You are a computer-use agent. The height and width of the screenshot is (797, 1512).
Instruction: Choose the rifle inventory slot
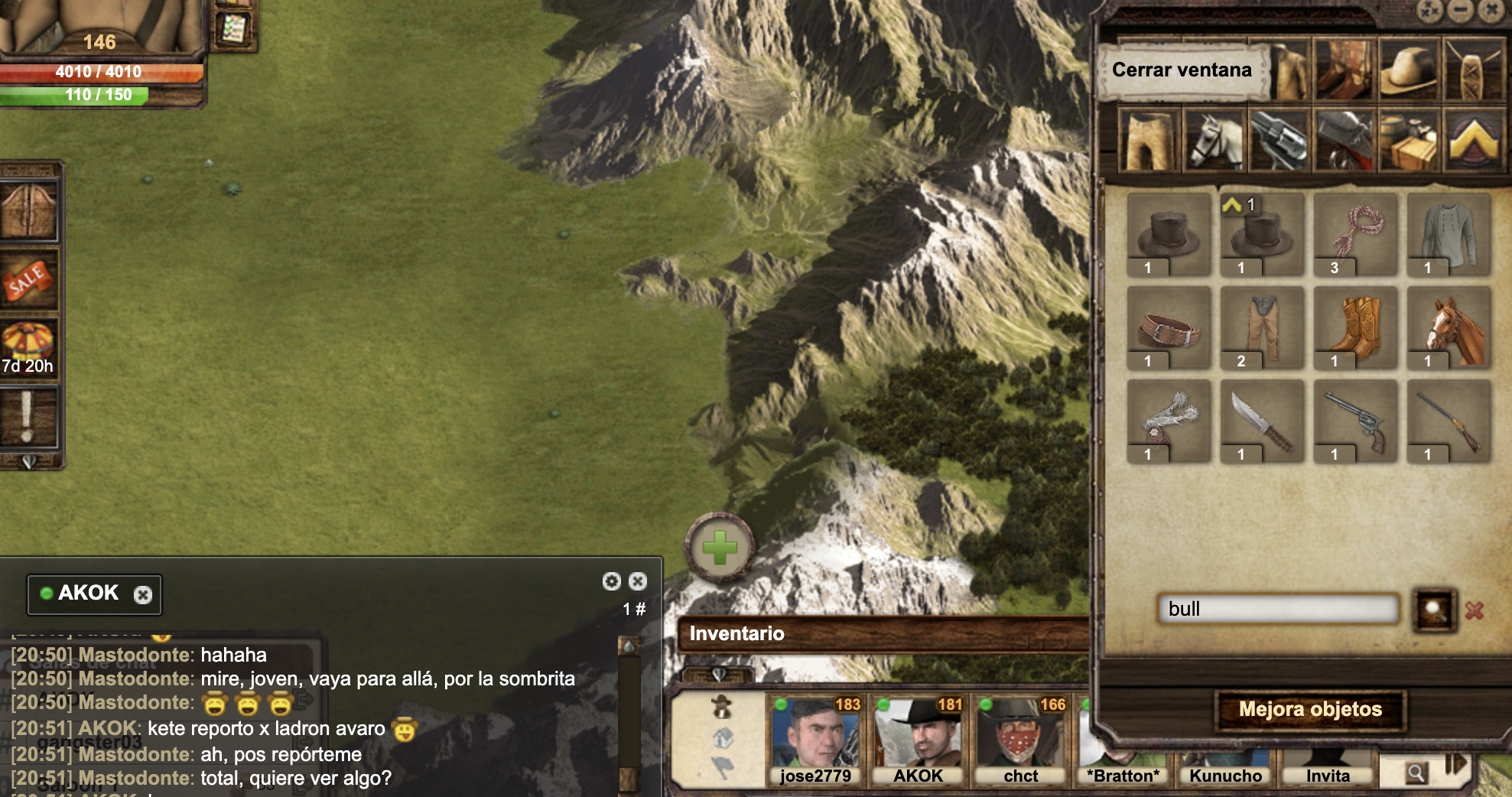[1449, 422]
